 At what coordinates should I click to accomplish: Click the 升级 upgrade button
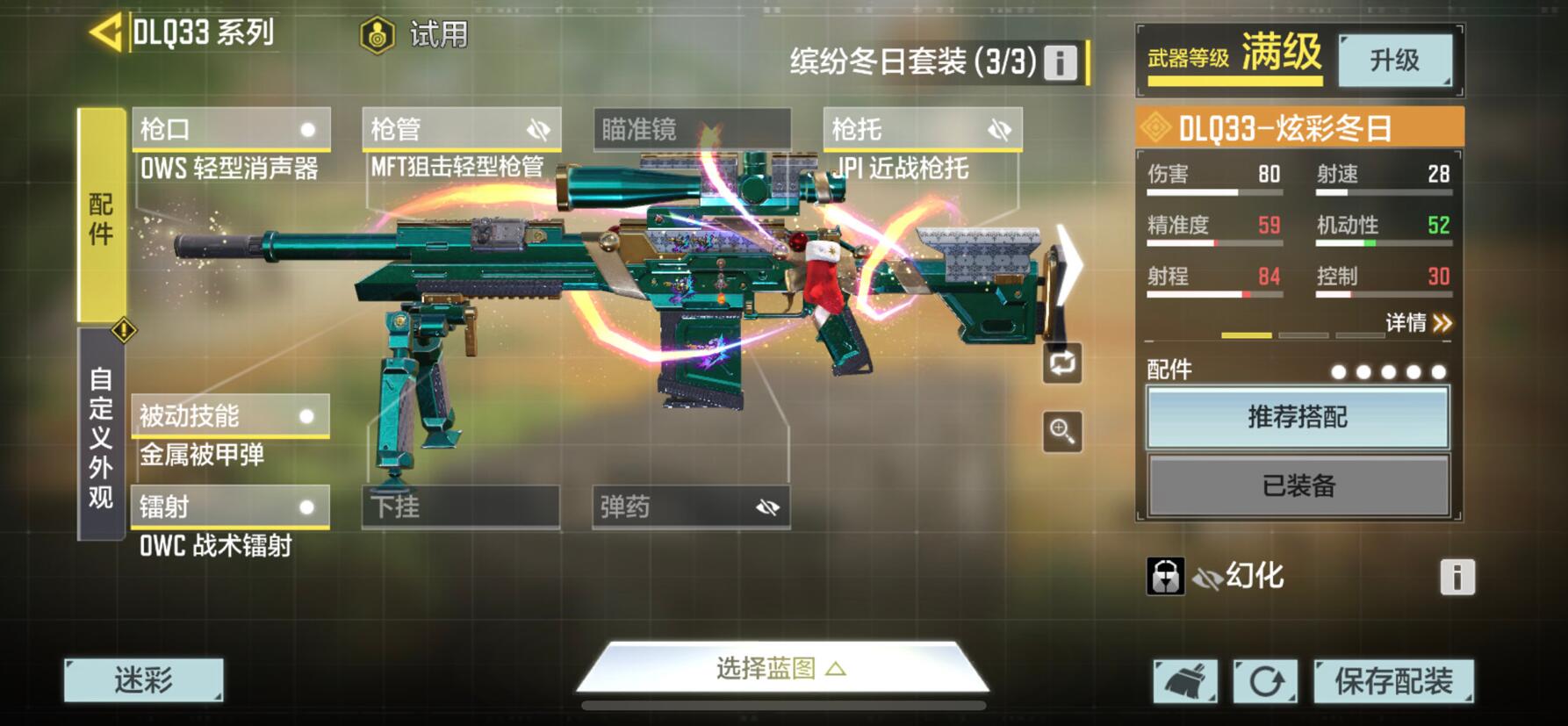pyautogui.click(x=1394, y=61)
